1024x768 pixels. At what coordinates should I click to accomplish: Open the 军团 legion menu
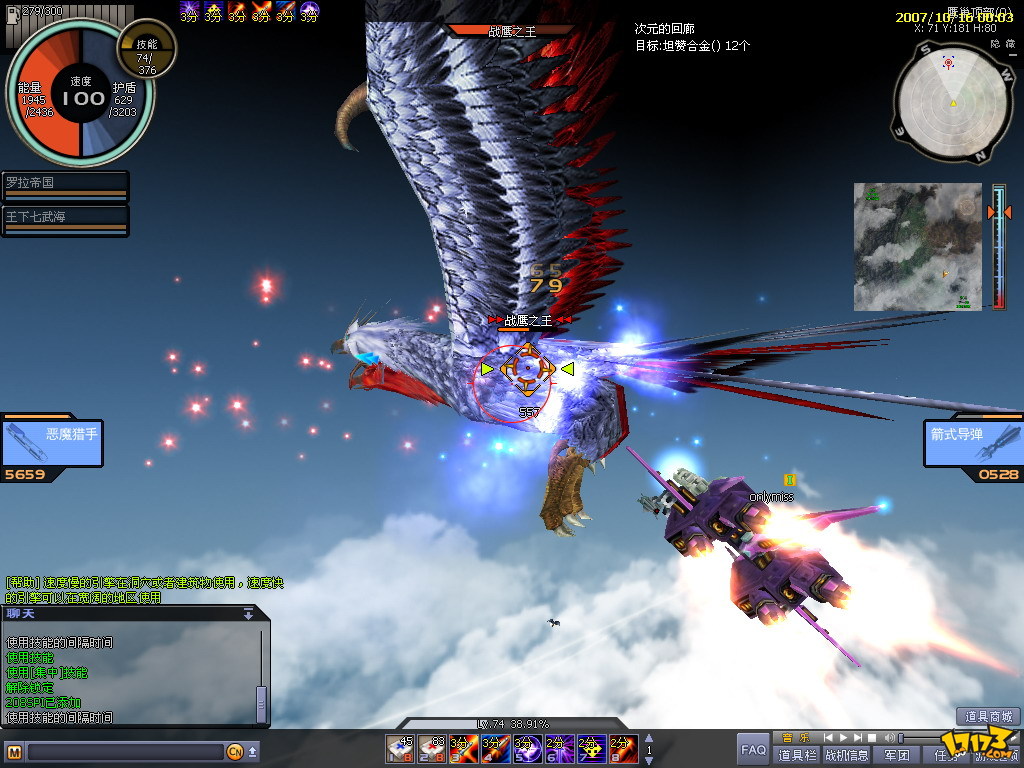pyautogui.click(x=897, y=755)
